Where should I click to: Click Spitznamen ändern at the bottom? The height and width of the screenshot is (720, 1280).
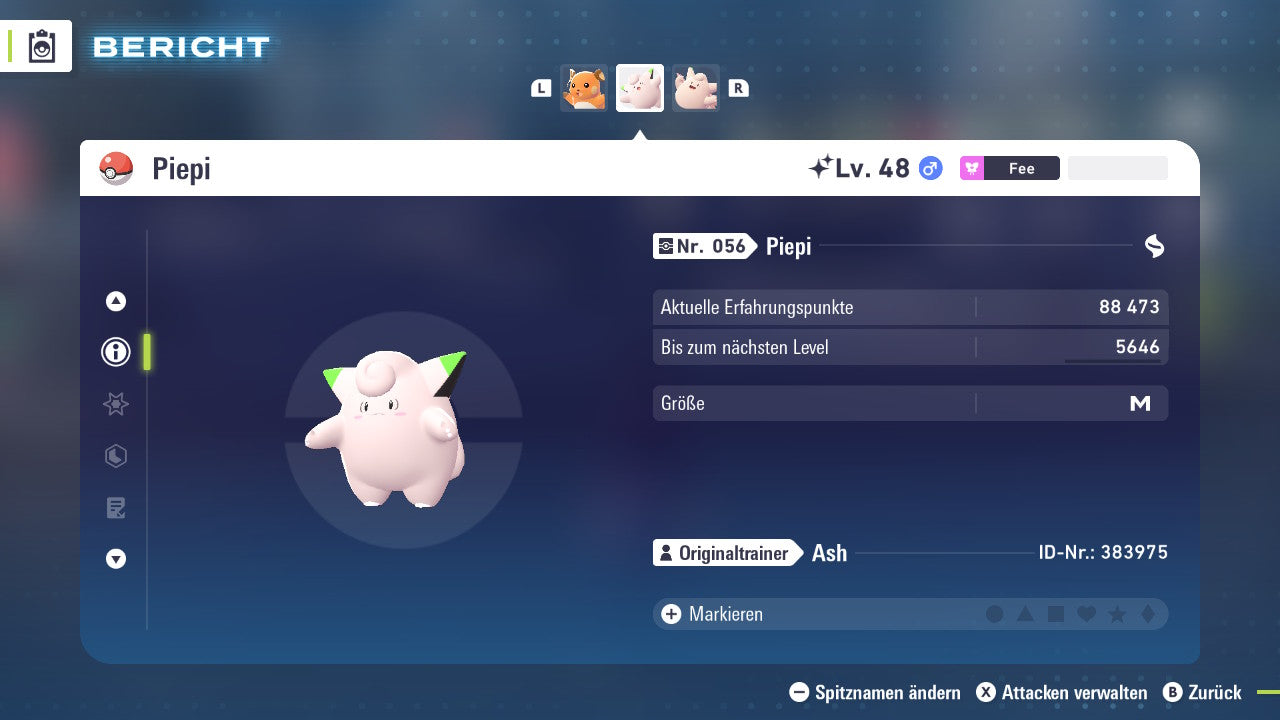880,692
